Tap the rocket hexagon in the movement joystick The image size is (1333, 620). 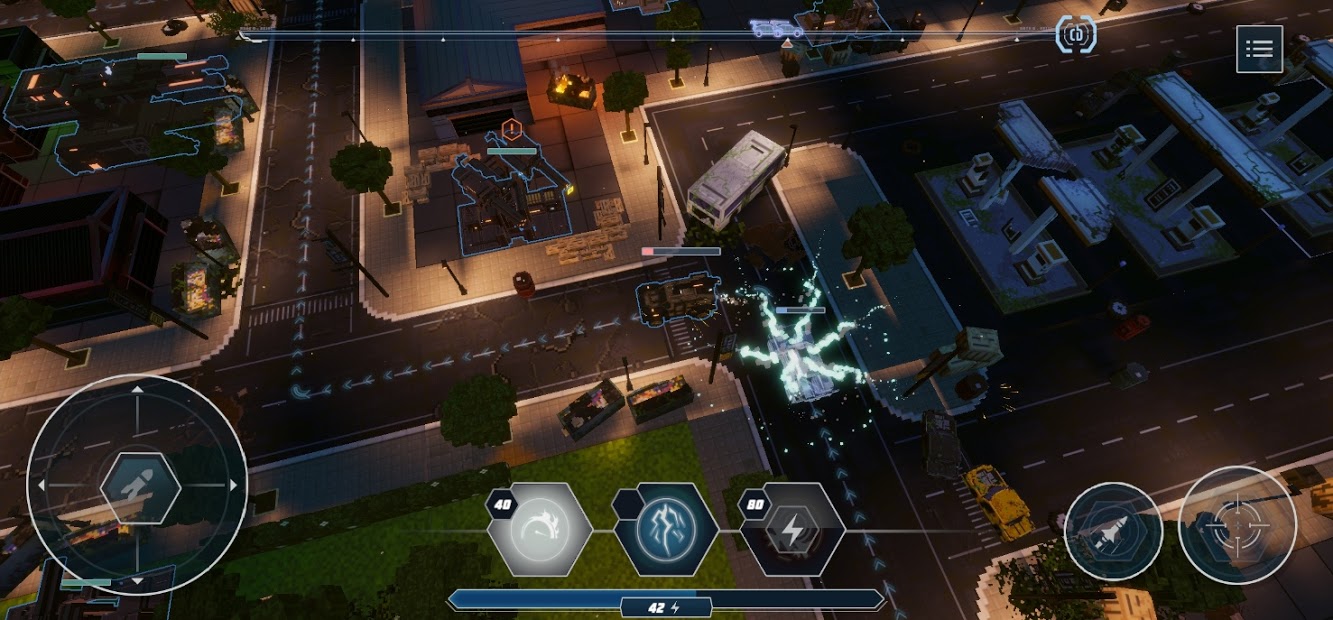pyautogui.click(x=140, y=487)
